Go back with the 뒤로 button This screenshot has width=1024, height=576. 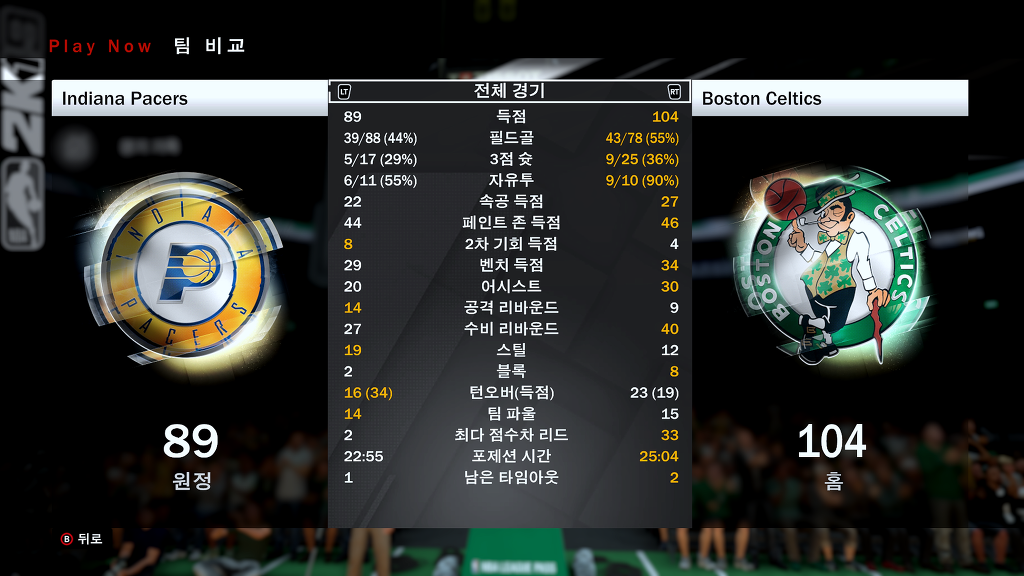coord(82,539)
